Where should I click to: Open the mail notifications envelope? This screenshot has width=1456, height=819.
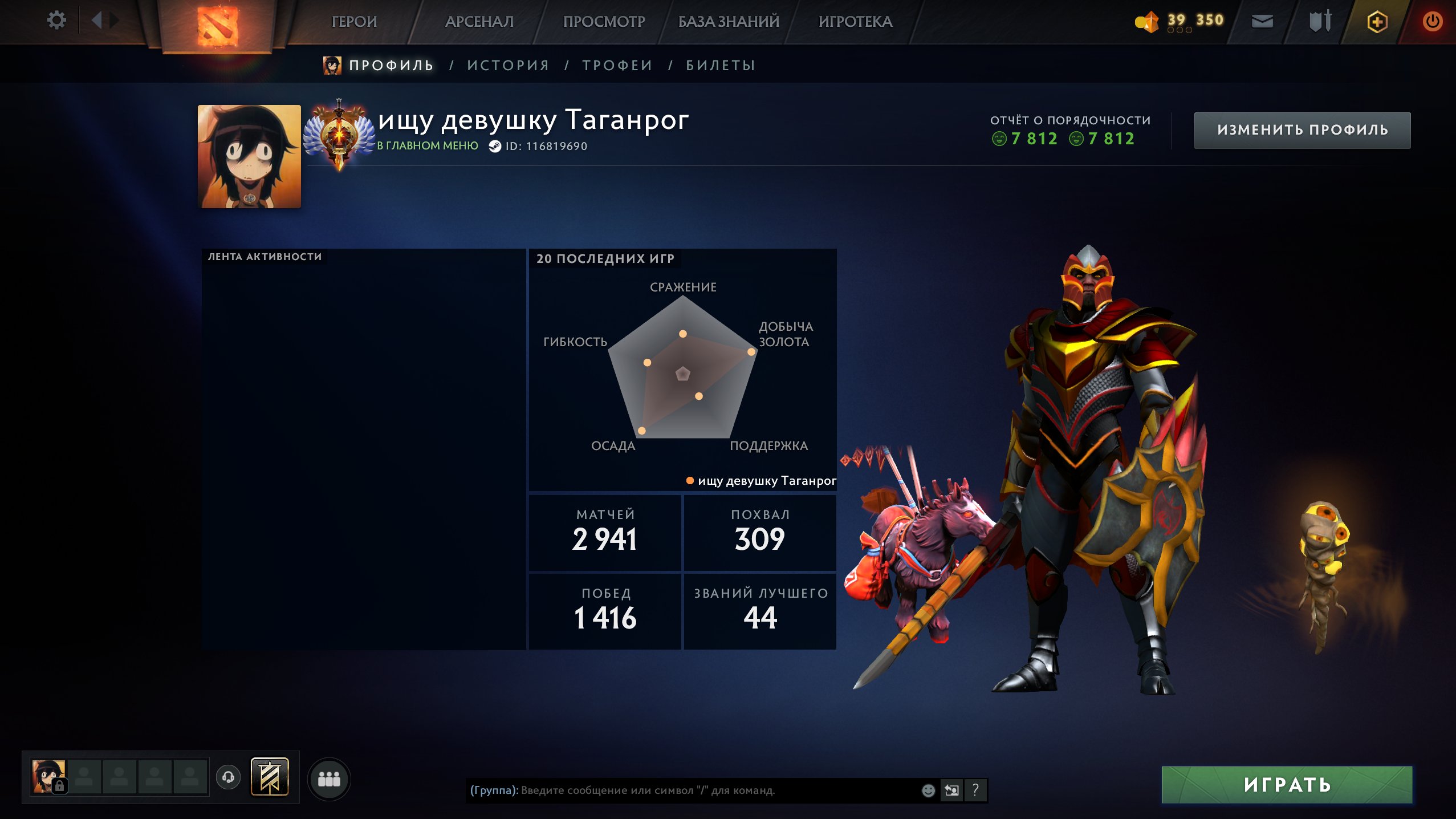1262,21
